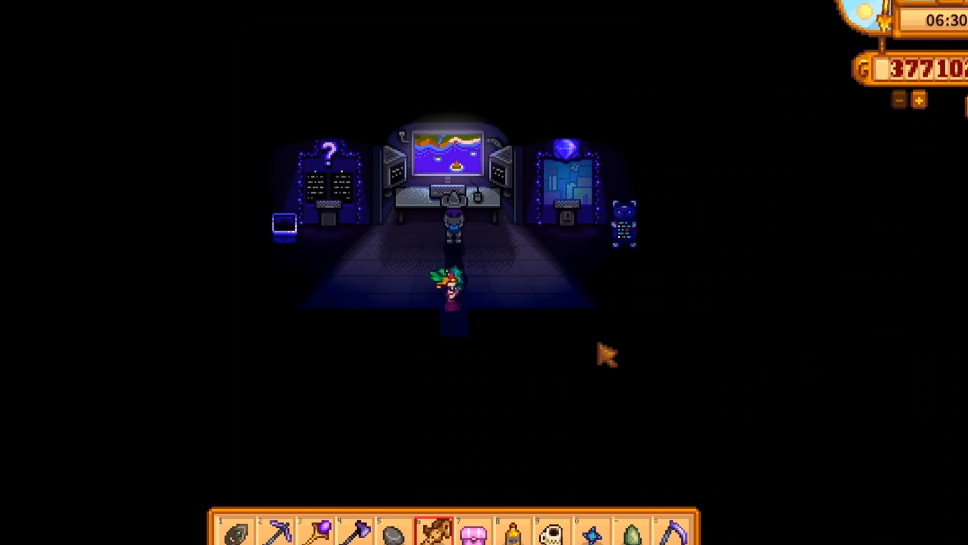Select the dark seed item in slot one
Screen dimensions: 968x545
pos(236,533)
